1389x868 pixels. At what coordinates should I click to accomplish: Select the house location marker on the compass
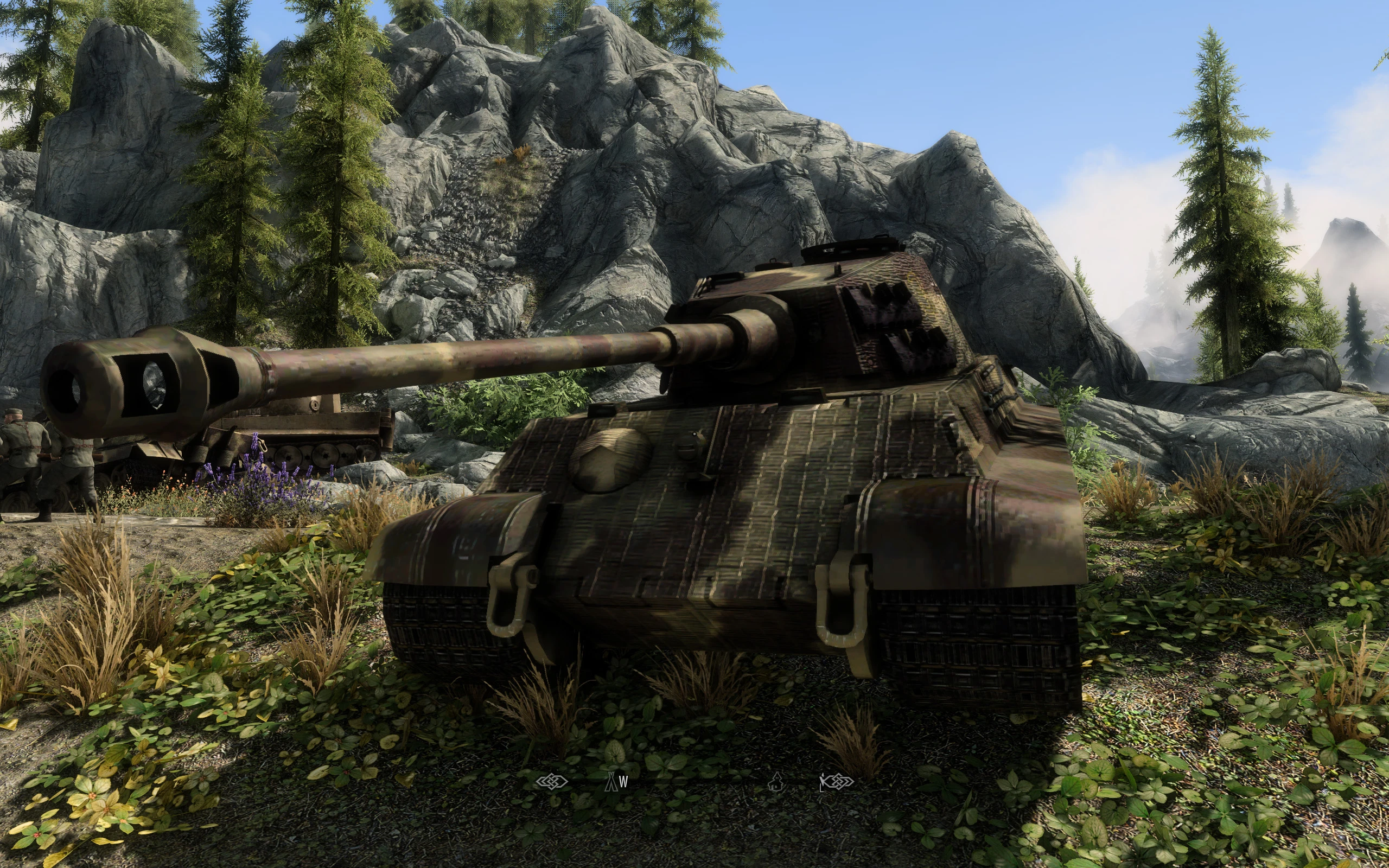coord(776,781)
